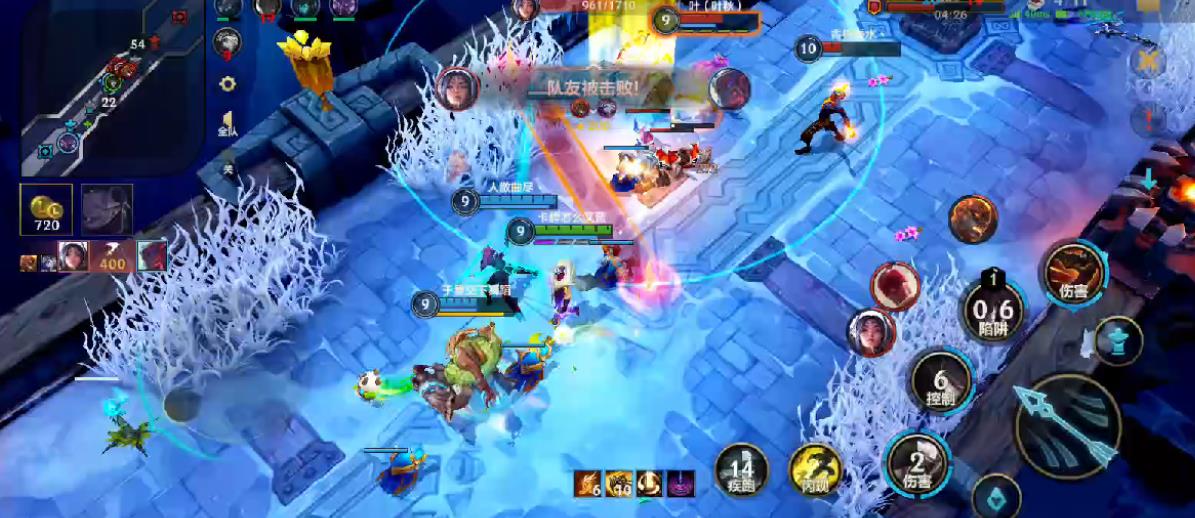The image size is (1195, 518).
Task: Activate the fiery orb item
Action: (x=972, y=218)
